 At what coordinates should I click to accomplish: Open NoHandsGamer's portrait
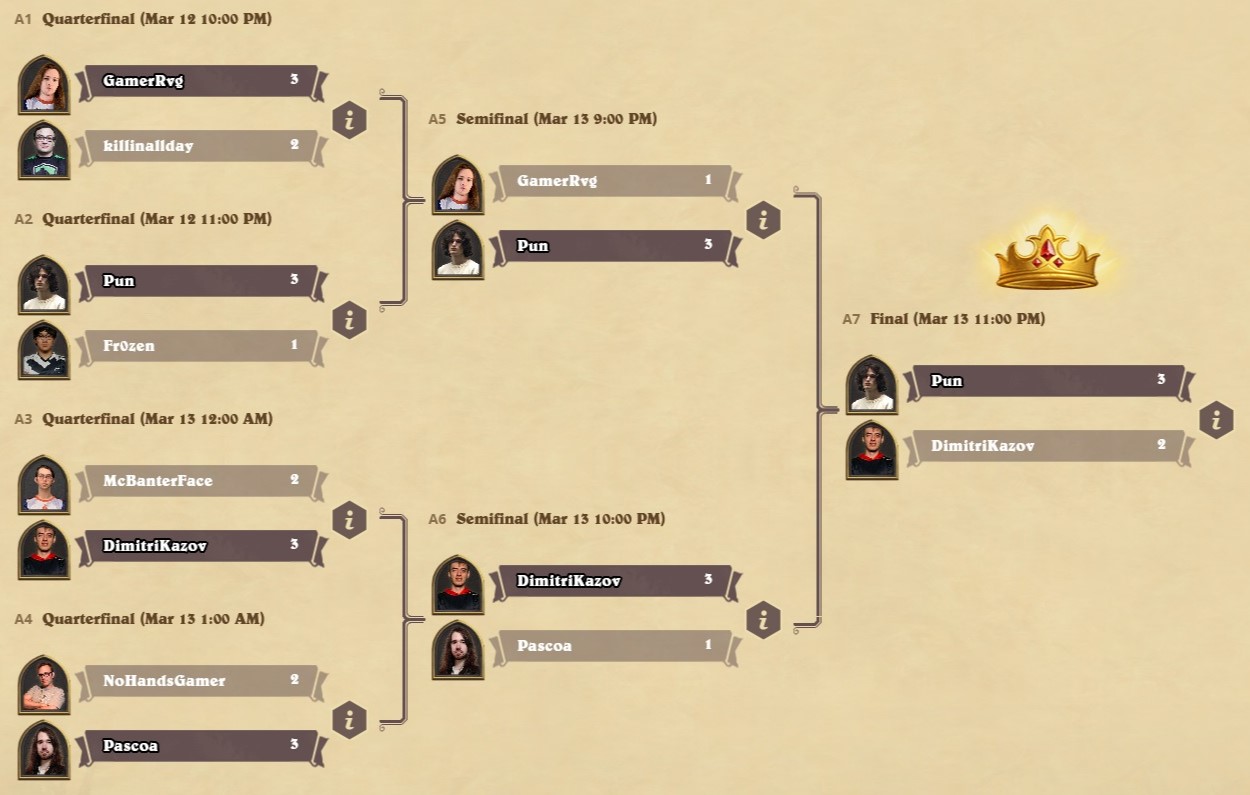tap(44, 685)
